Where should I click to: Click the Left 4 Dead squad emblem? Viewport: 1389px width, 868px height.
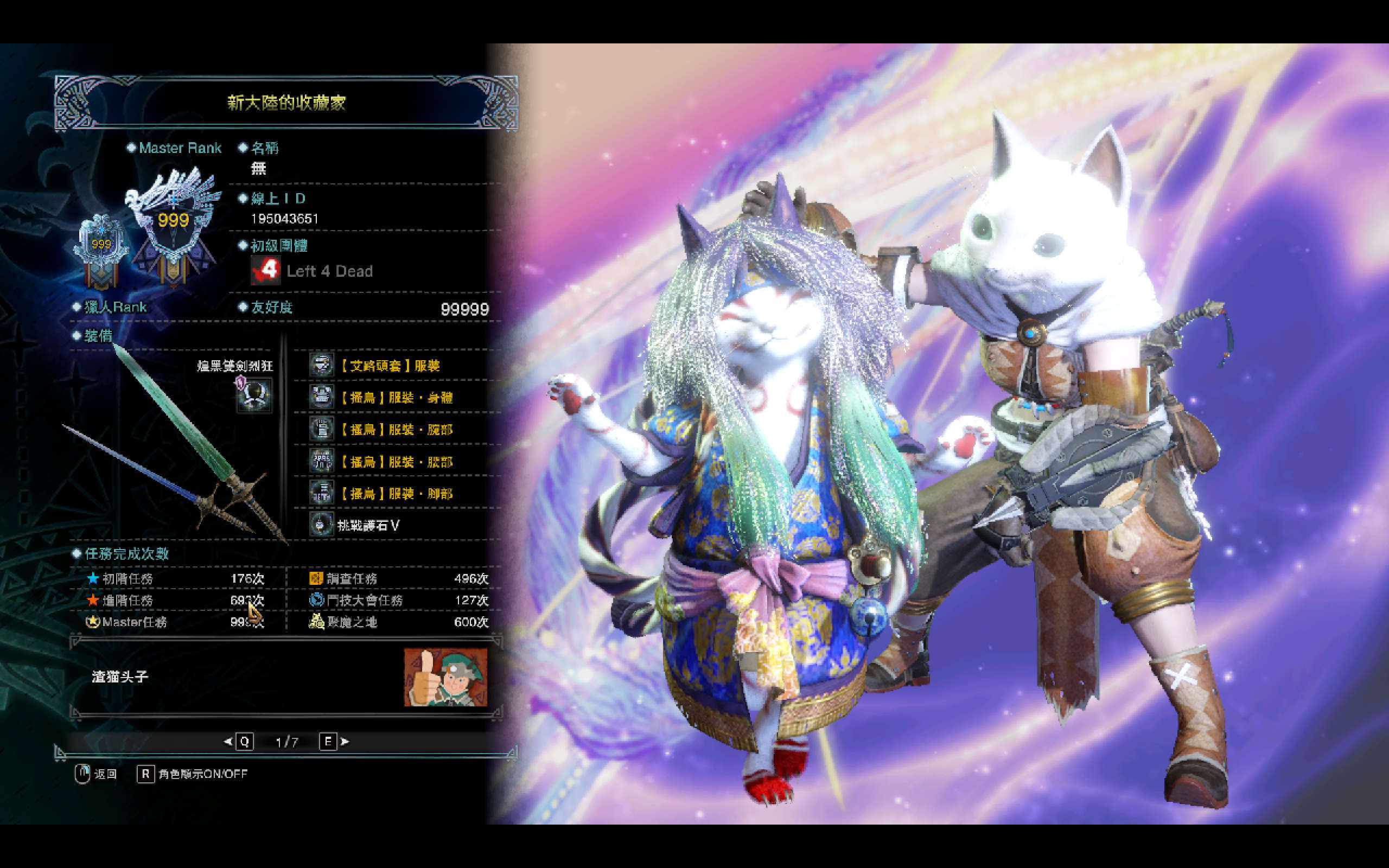click(x=265, y=270)
